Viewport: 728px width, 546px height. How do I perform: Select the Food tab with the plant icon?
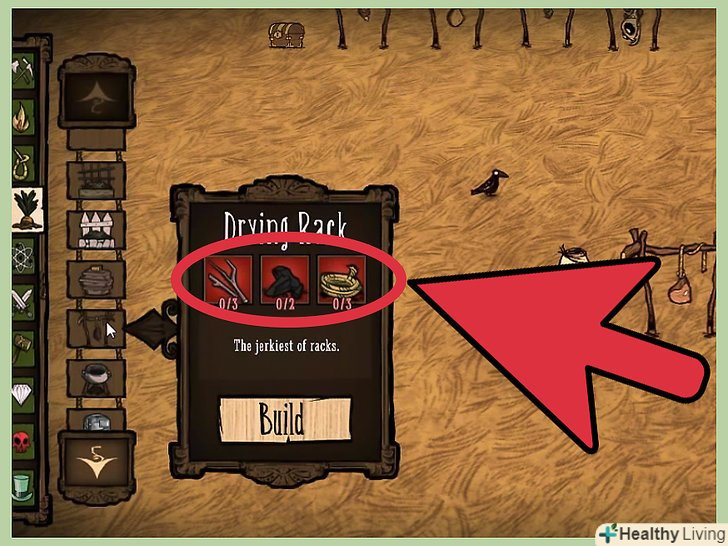[x=26, y=209]
